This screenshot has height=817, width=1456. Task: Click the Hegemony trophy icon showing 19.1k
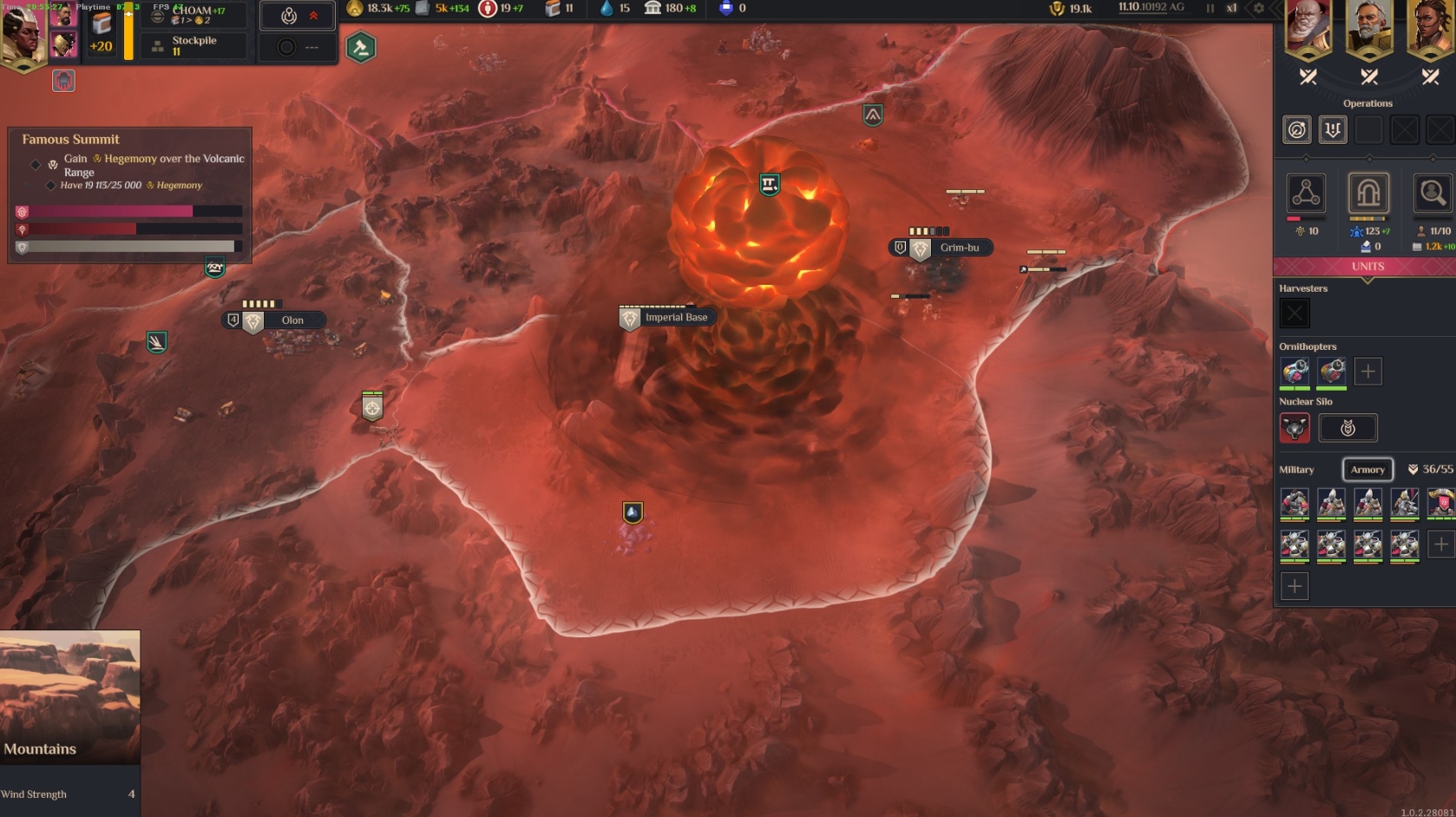pyautogui.click(x=1058, y=10)
